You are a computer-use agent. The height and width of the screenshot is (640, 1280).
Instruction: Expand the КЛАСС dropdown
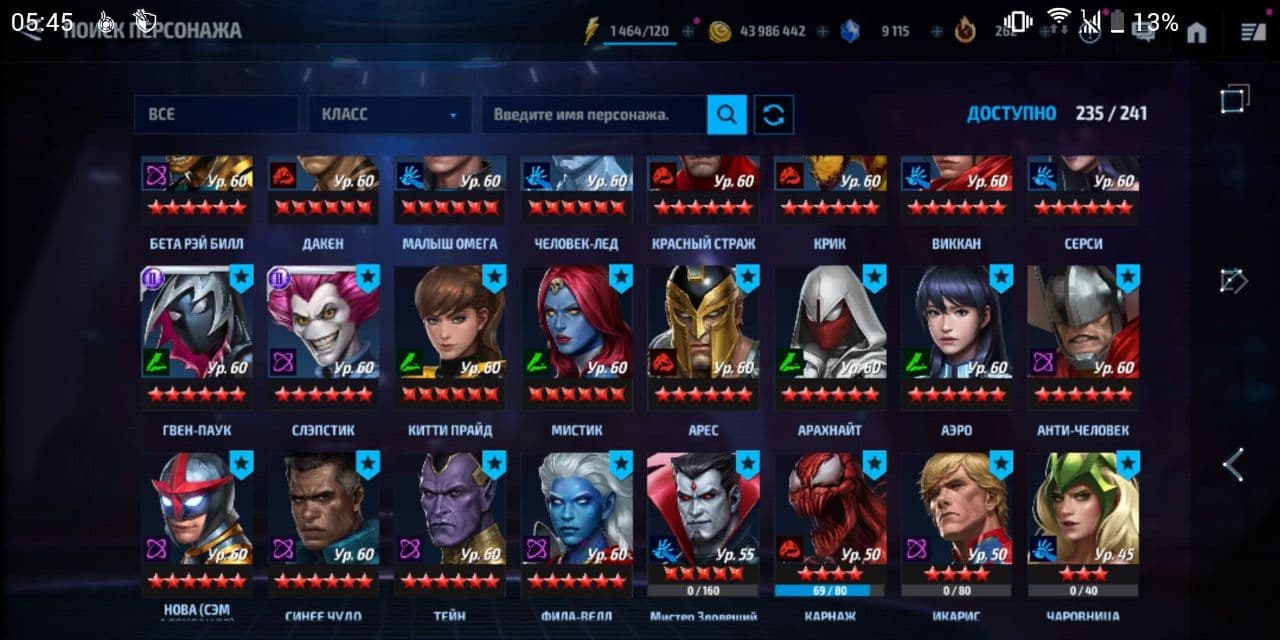pyautogui.click(x=389, y=115)
